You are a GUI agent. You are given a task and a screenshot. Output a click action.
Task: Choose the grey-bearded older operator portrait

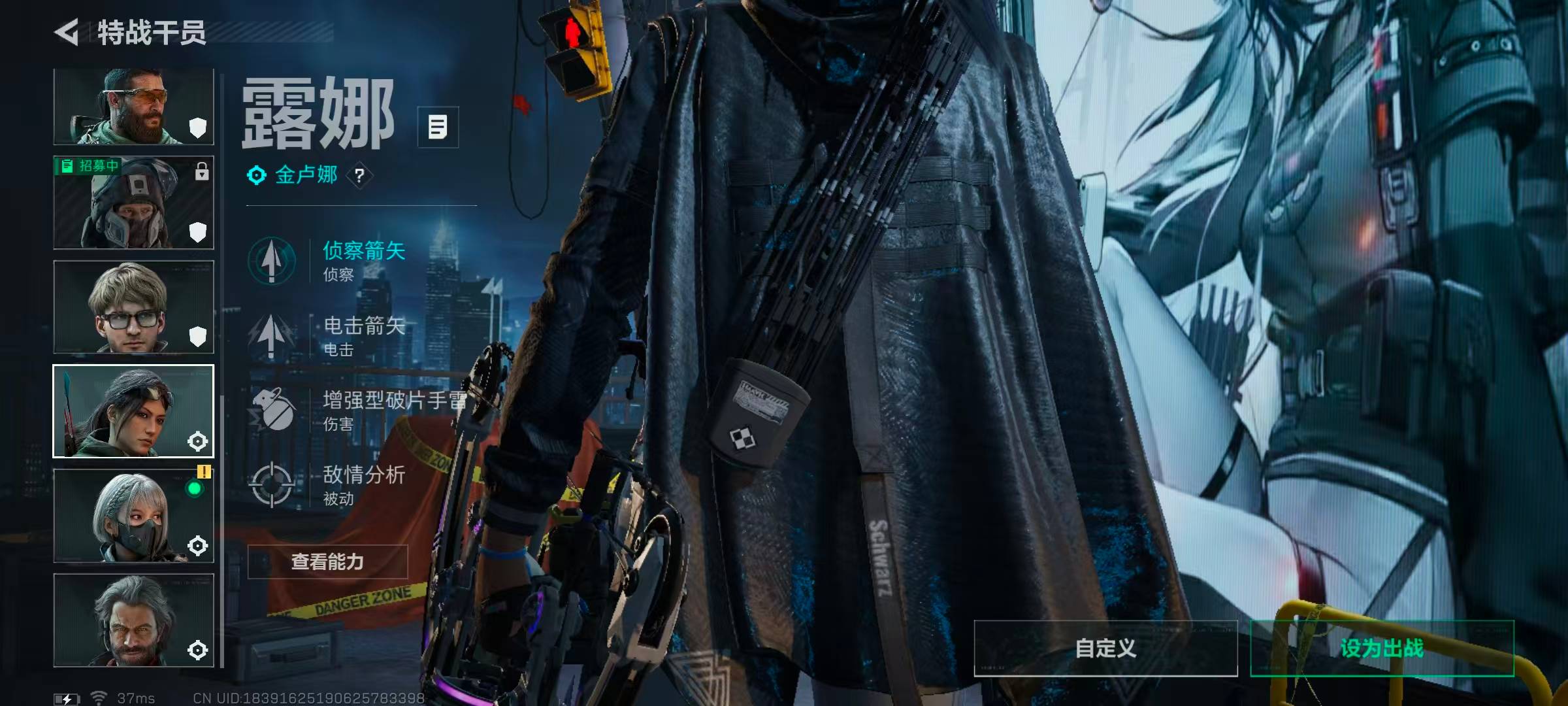[x=133, y=620]
